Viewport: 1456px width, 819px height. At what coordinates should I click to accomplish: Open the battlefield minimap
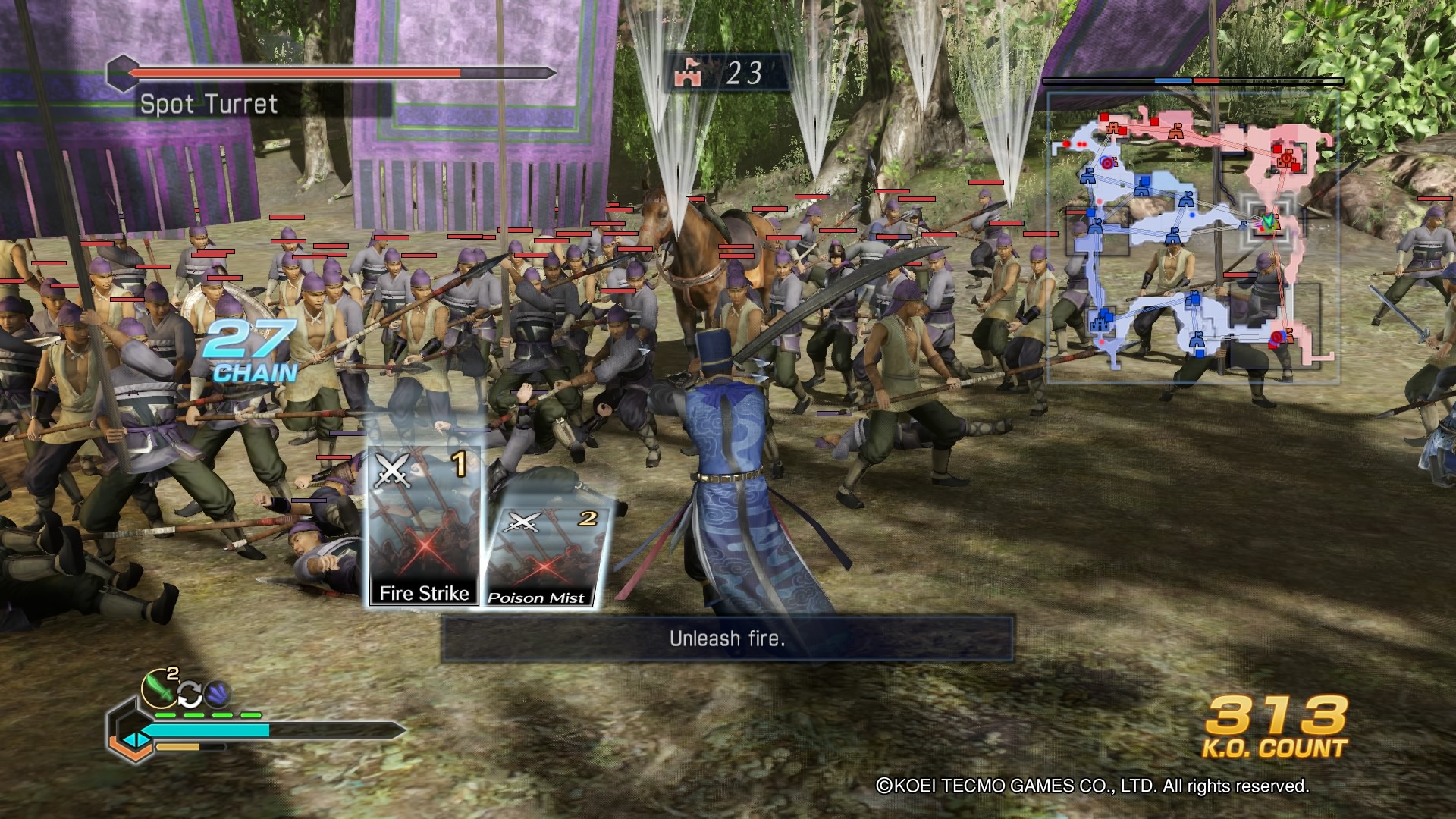point(1192,237)
